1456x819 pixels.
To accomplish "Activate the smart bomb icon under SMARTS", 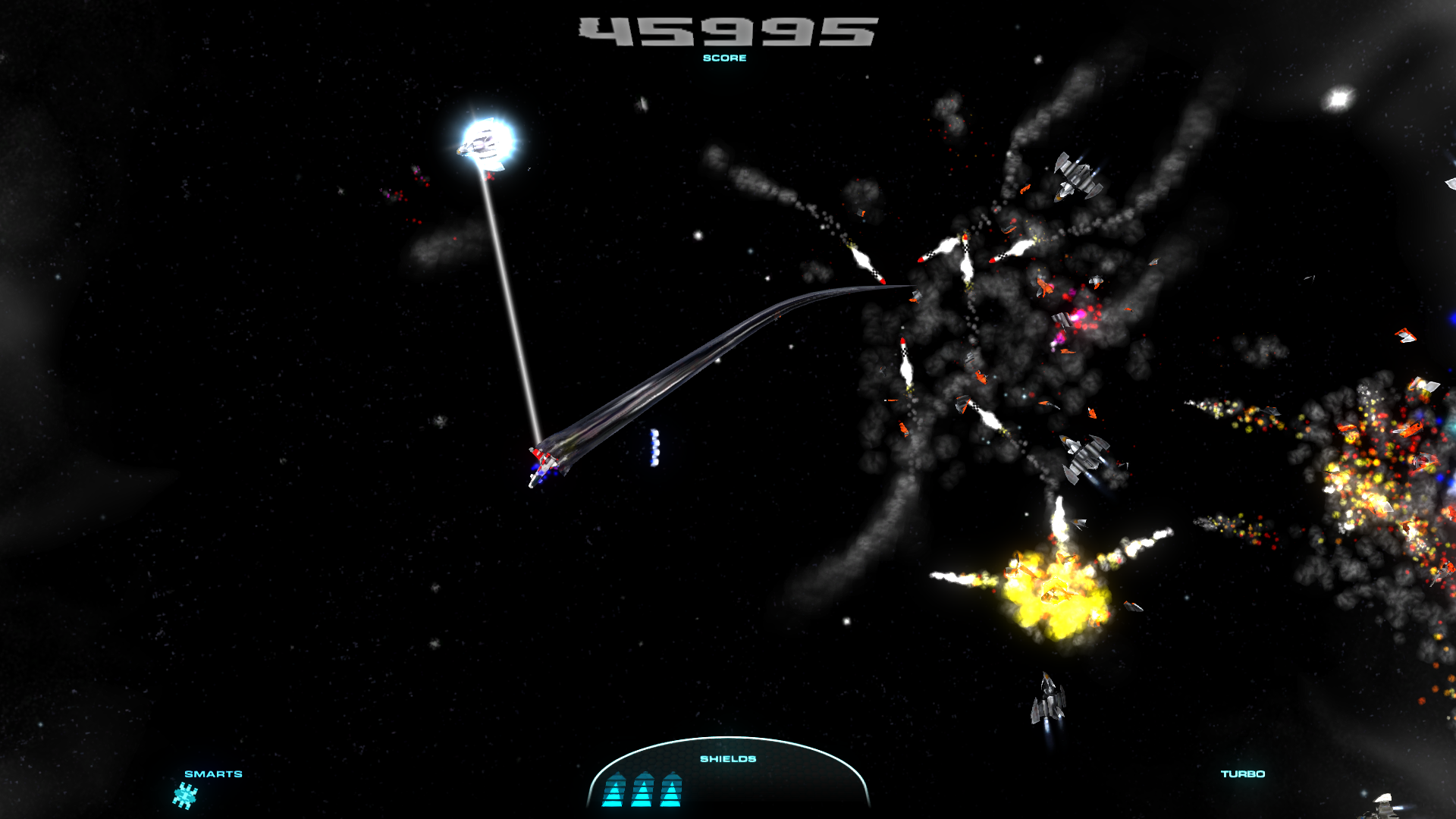I will pos(185,796).
